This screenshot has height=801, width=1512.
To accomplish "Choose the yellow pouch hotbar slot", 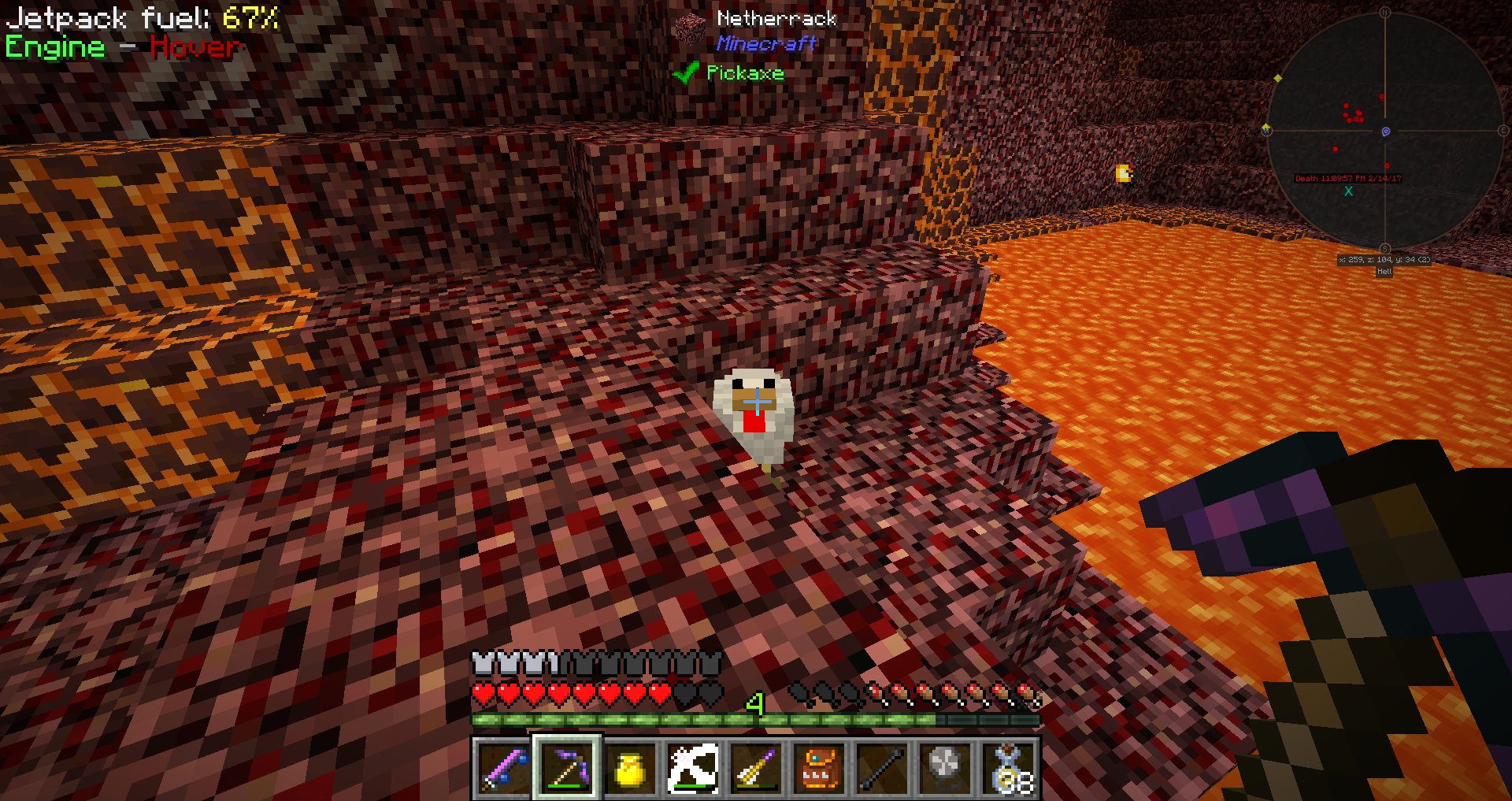I will (630, 768).
